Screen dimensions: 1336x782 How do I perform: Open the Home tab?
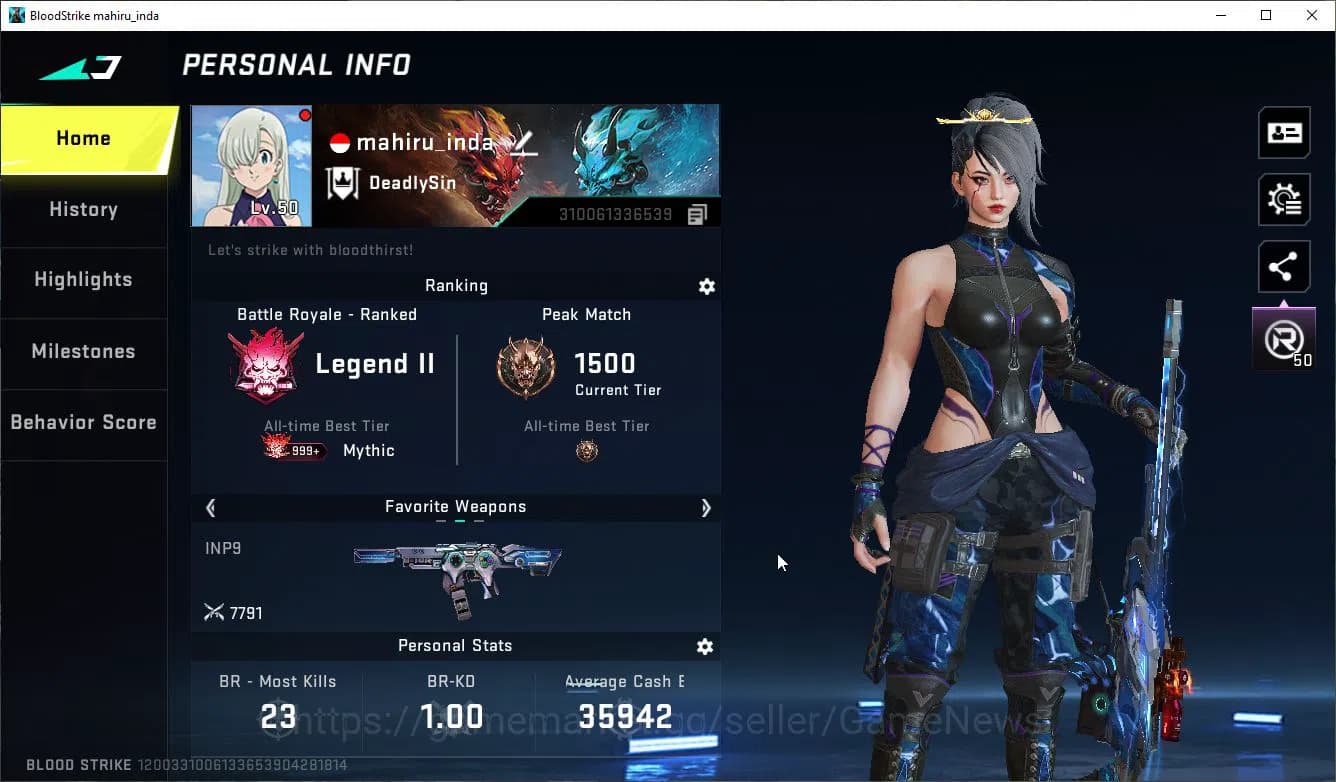point(84,139)
